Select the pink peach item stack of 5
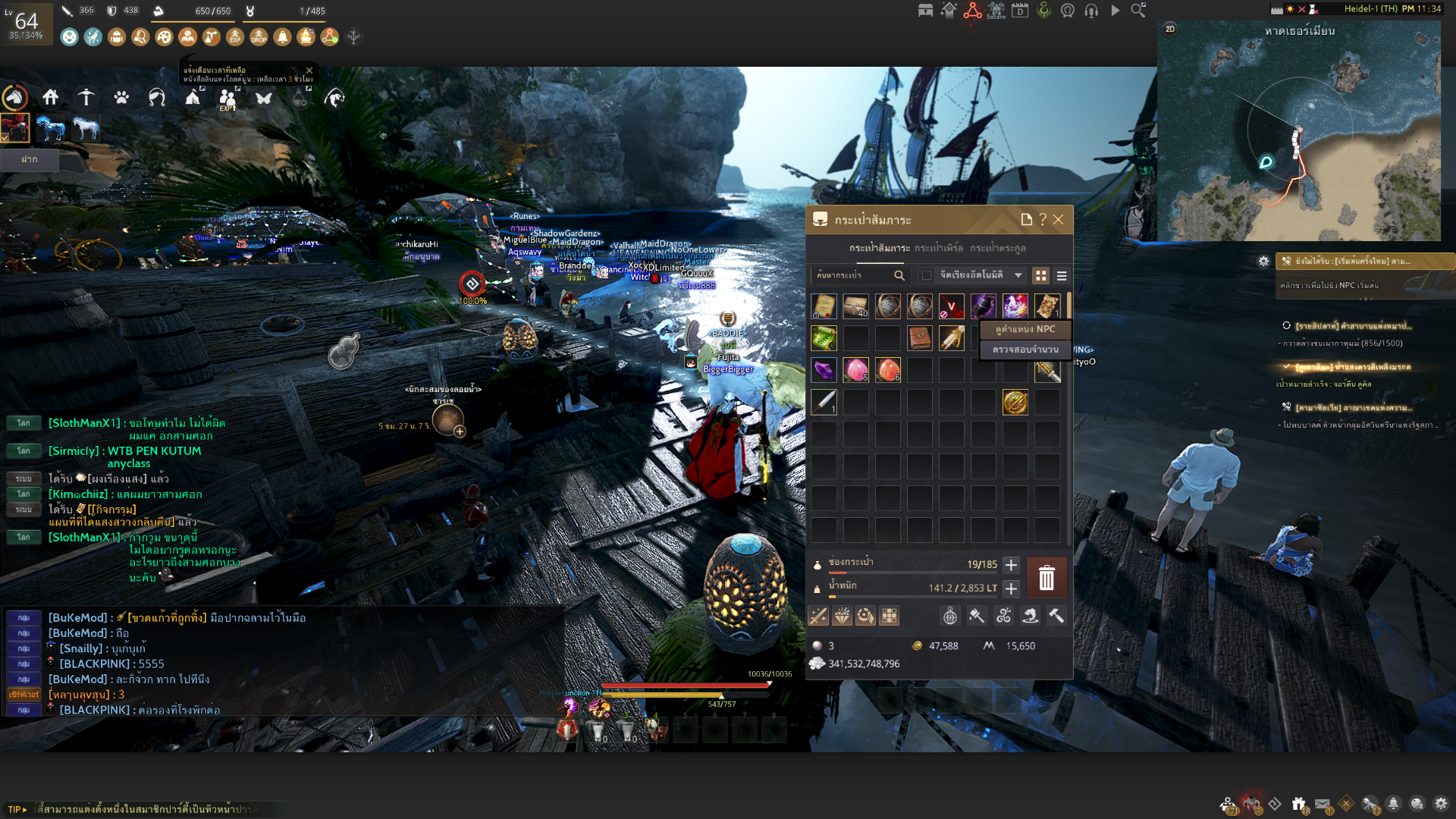Image resolution: width=1456 pixels, height=819 pixels. pos(855,370)
